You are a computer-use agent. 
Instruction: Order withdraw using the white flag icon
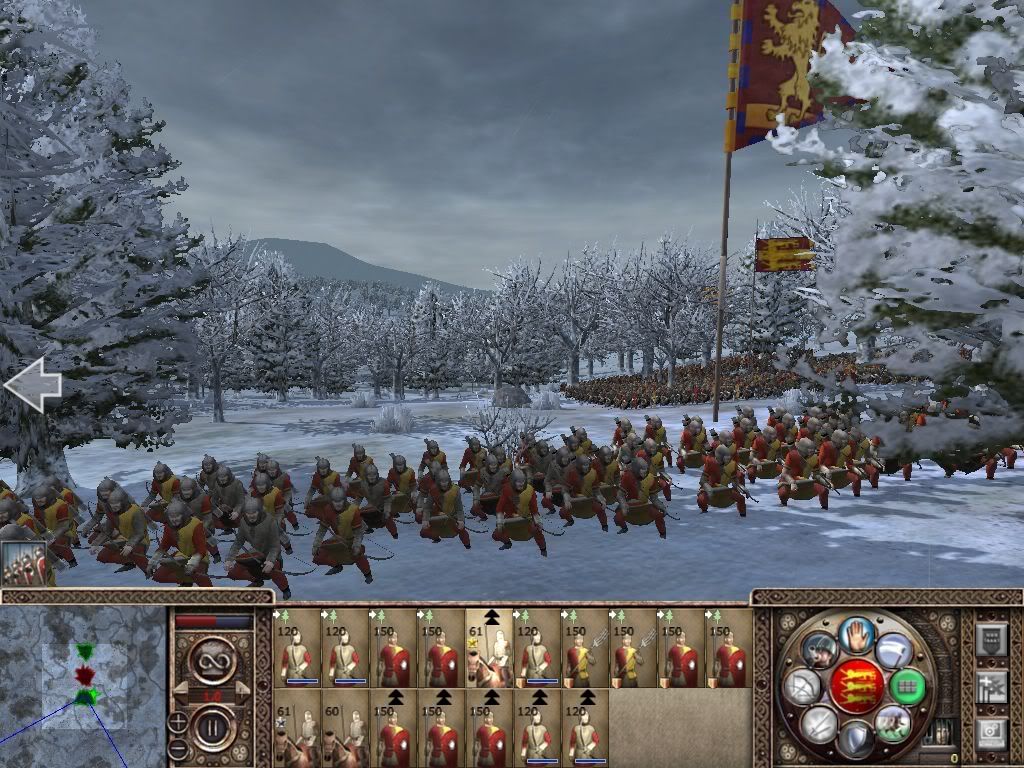pos(893,650)
